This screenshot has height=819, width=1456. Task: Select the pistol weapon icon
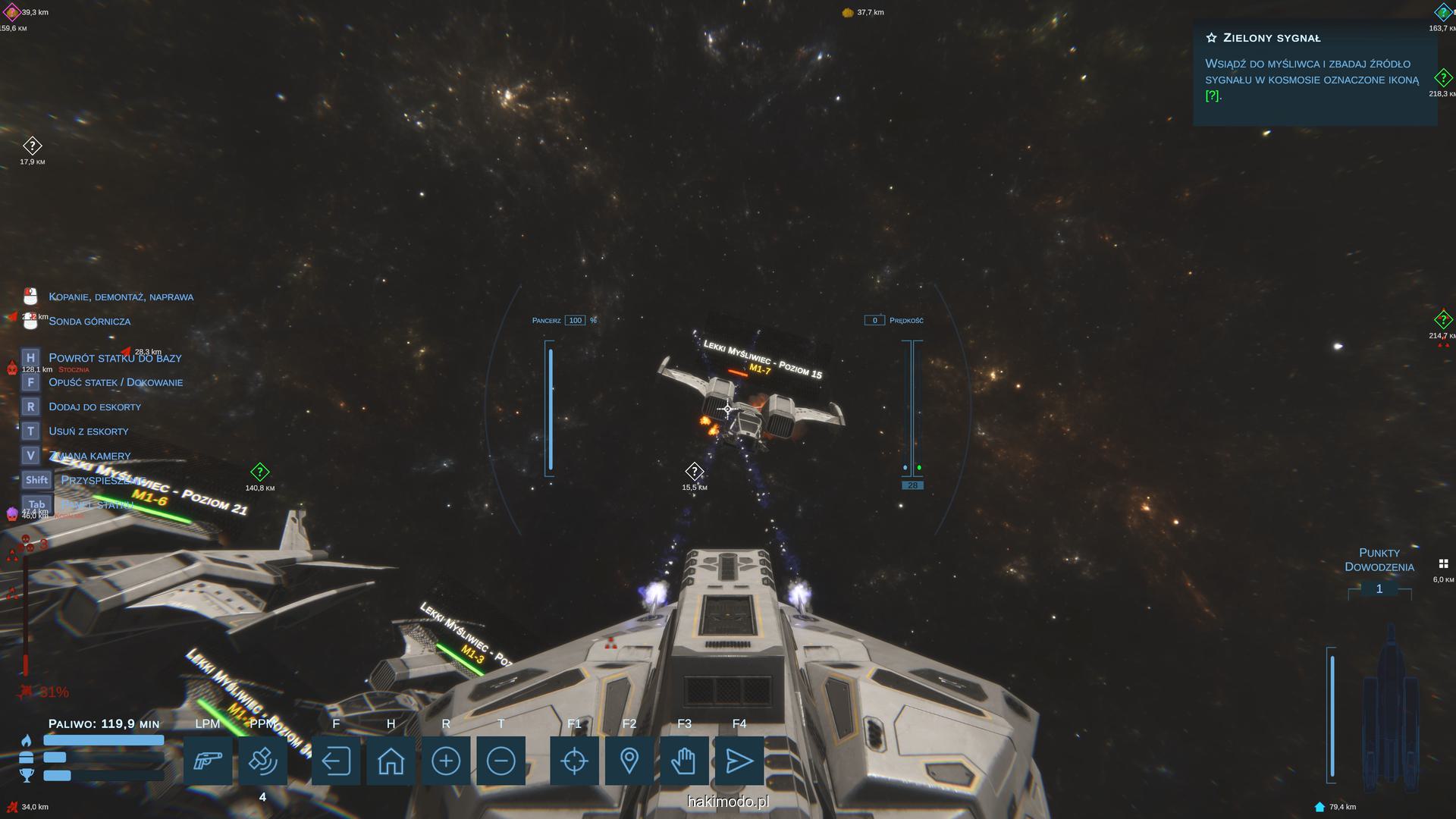pos(207,761)
